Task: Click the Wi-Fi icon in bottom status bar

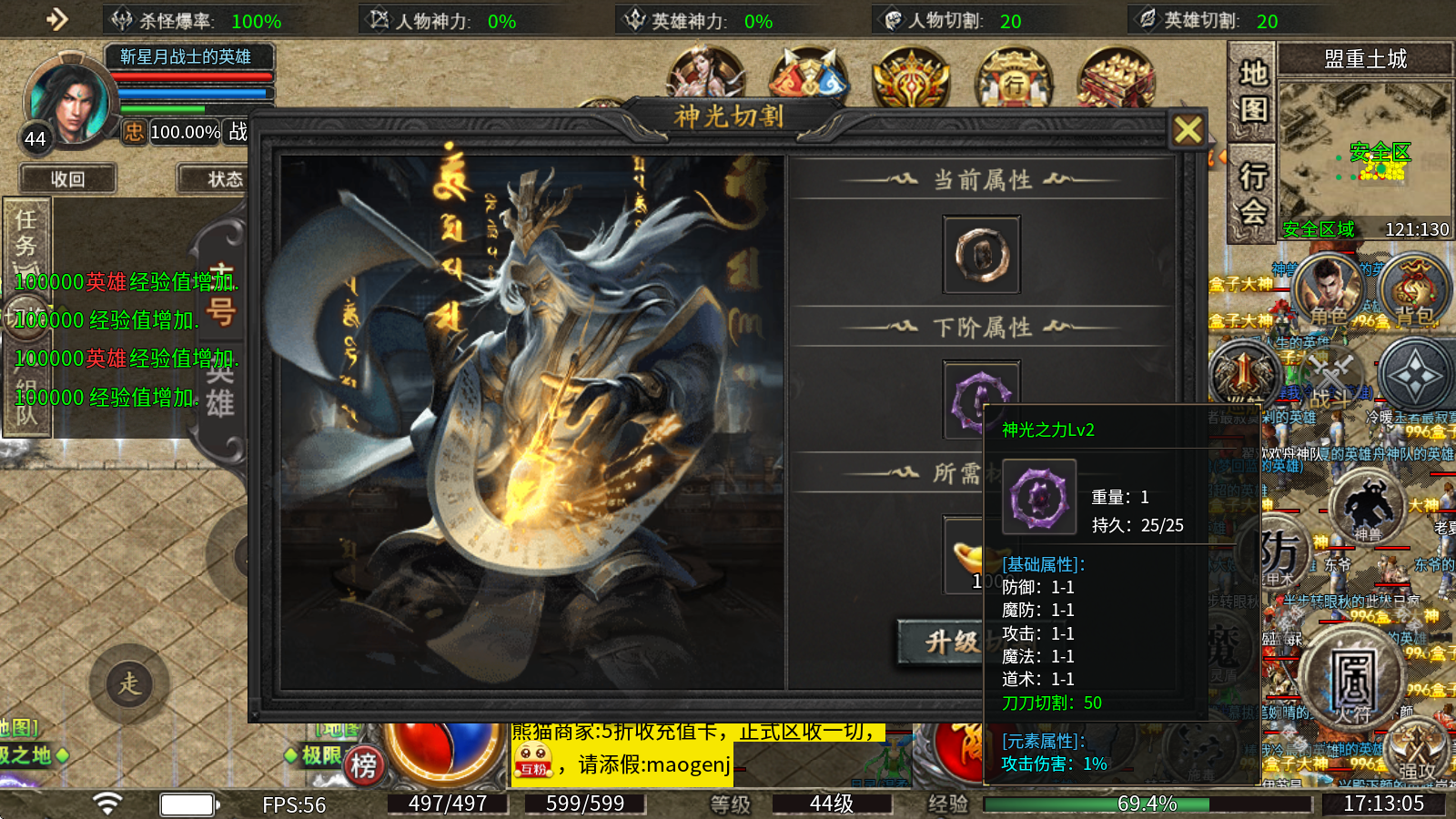Action: (x=108, y=803)
